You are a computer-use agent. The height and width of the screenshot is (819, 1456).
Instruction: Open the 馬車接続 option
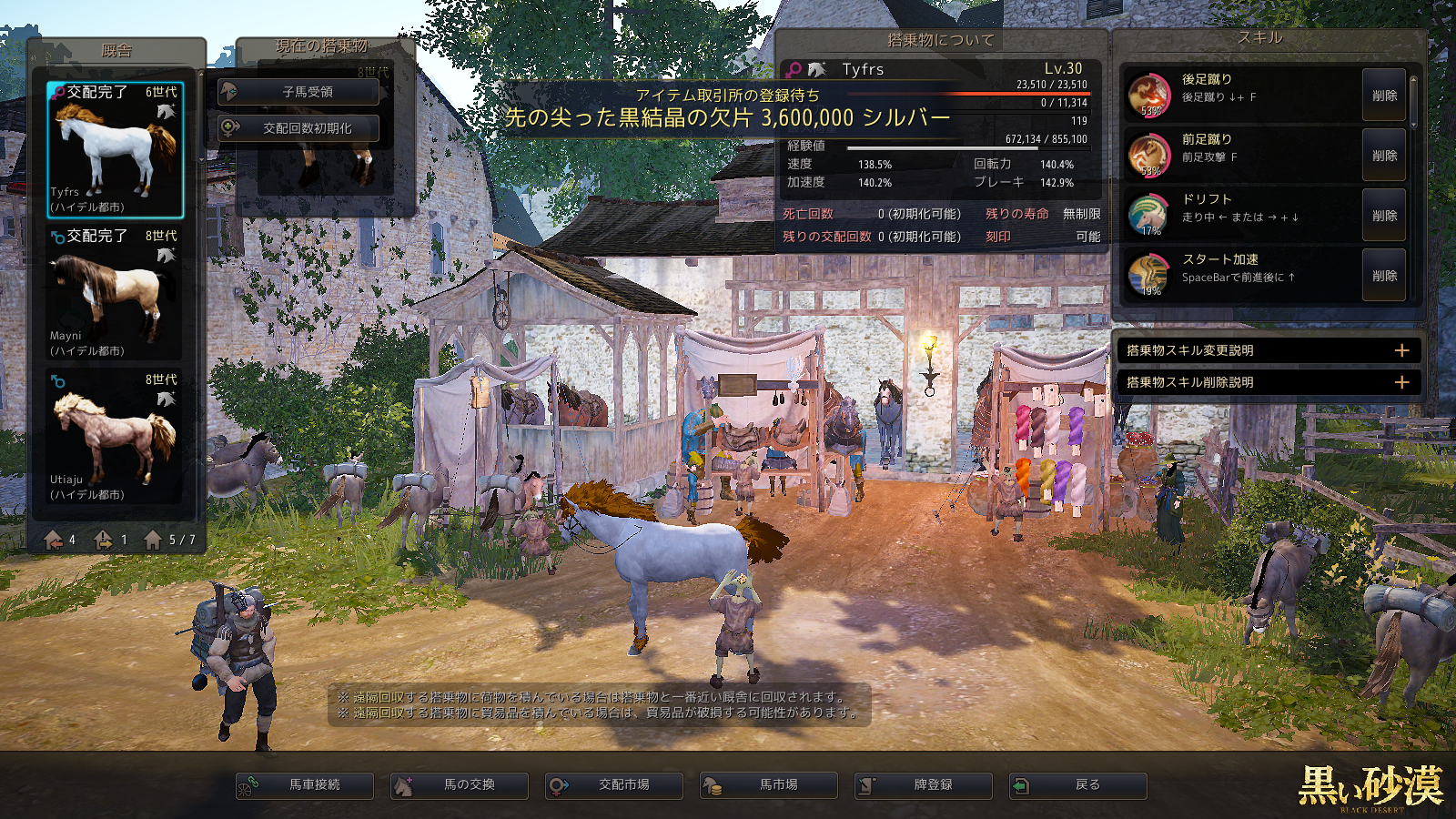point(305,785)
